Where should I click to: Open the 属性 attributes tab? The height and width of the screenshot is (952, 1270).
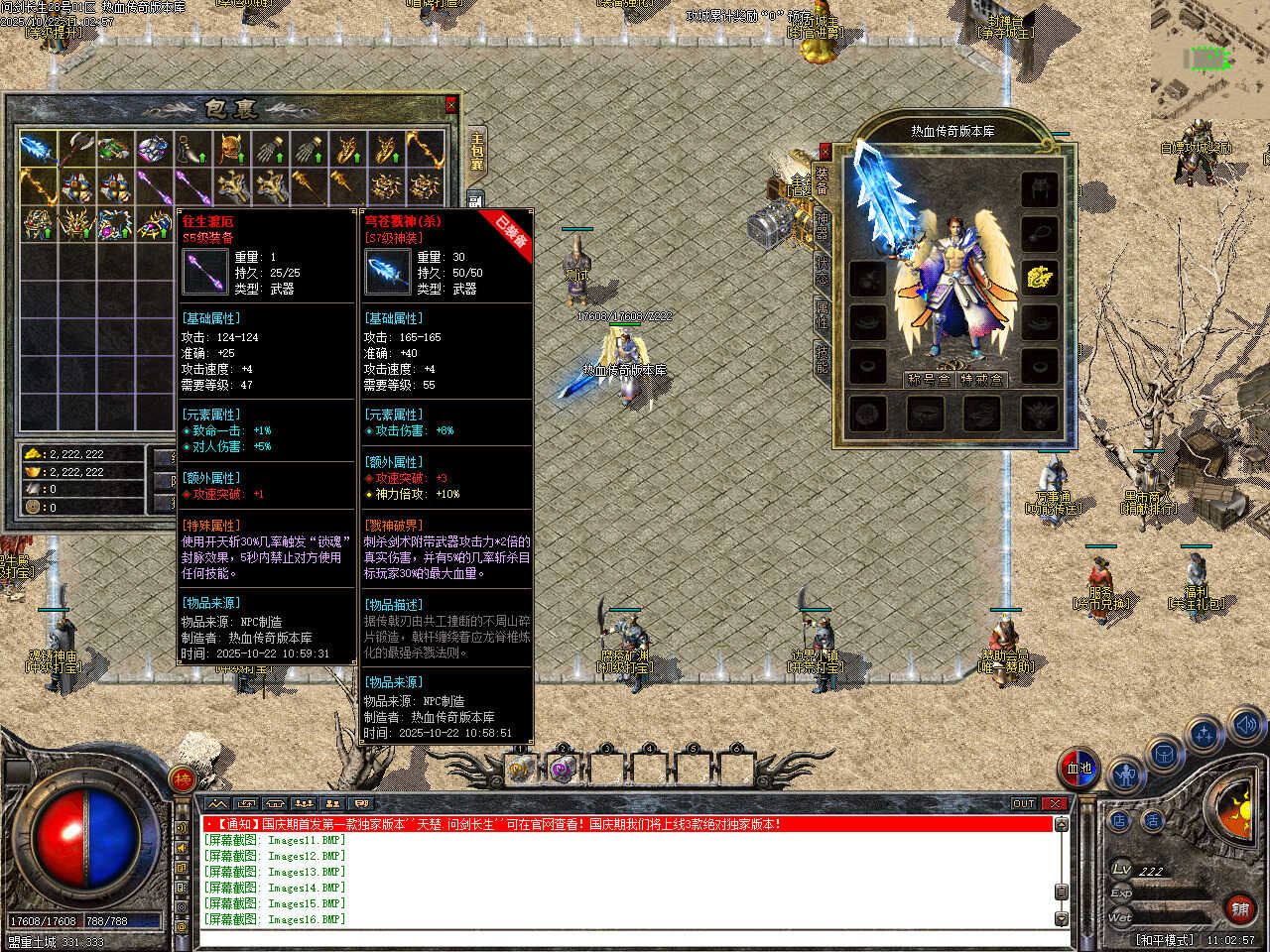tap(823, 314)
